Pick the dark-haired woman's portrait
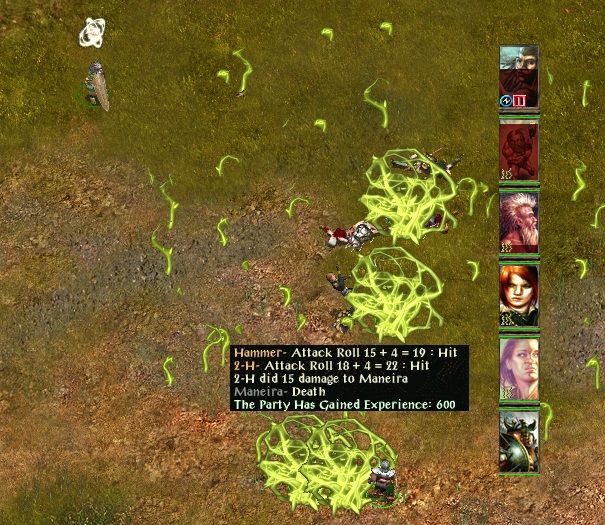Image resolution: width=605 pixels, height=525 pixels. pos(519,368)
